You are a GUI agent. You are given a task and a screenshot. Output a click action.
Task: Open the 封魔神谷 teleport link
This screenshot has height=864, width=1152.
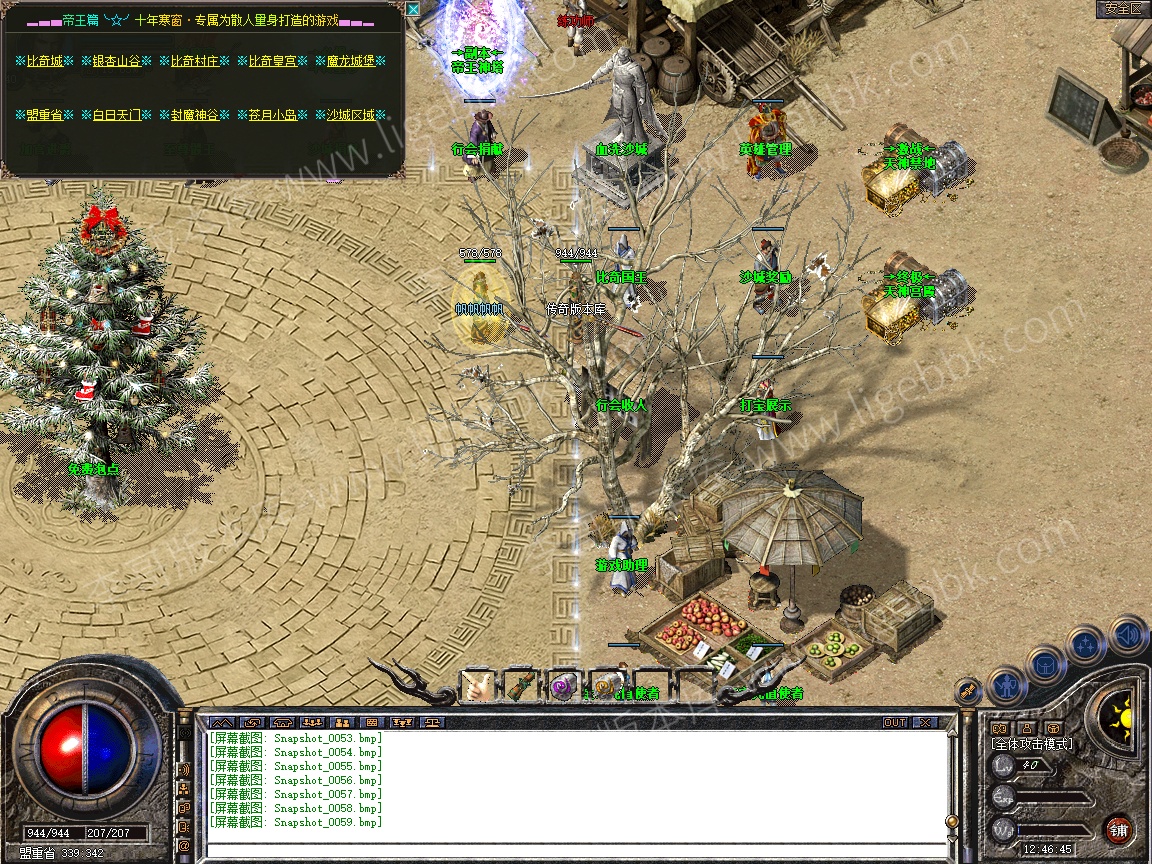tap(194, 115)
